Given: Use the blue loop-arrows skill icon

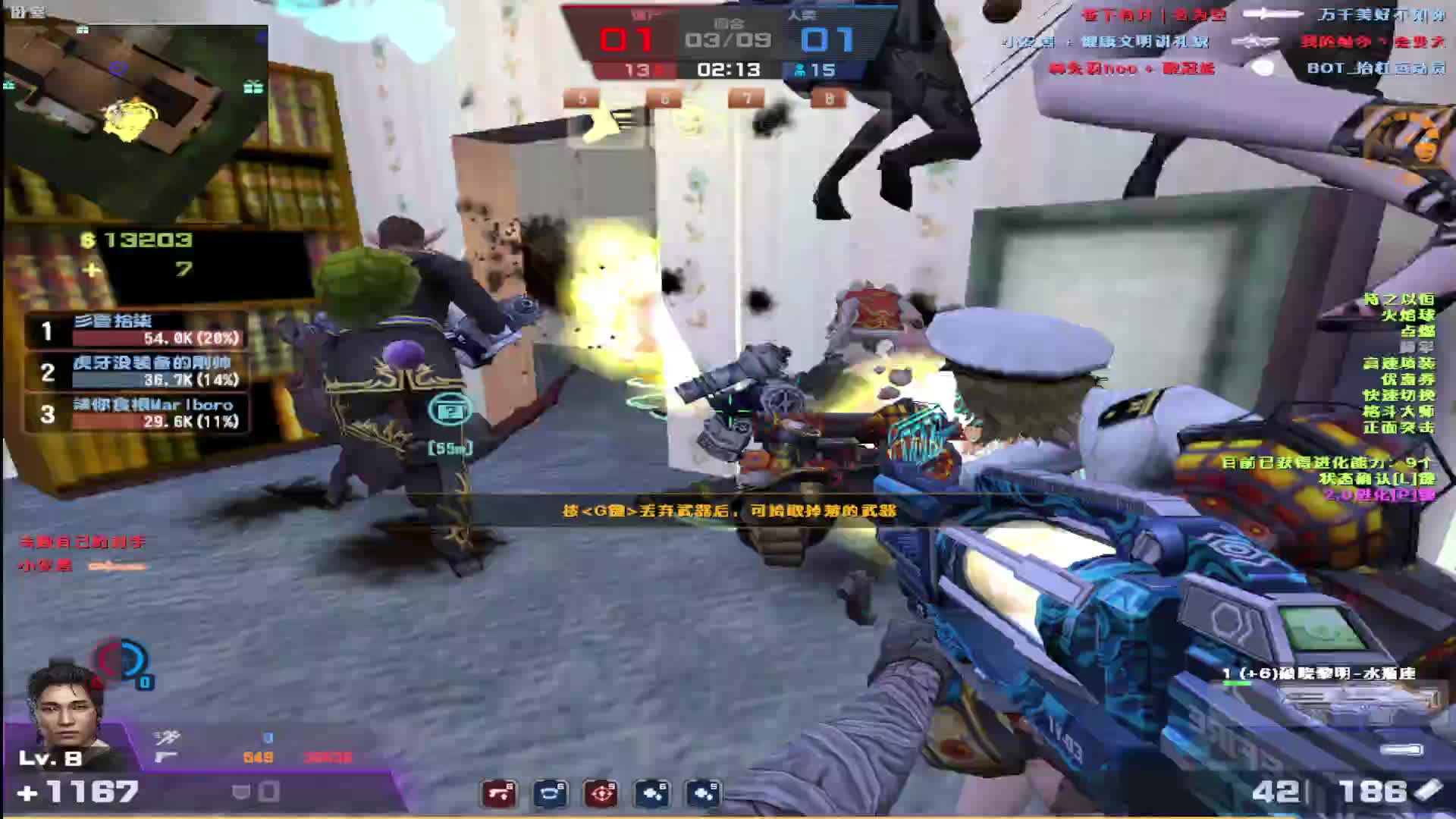Looking at the screenshot, I should [550, 793].
